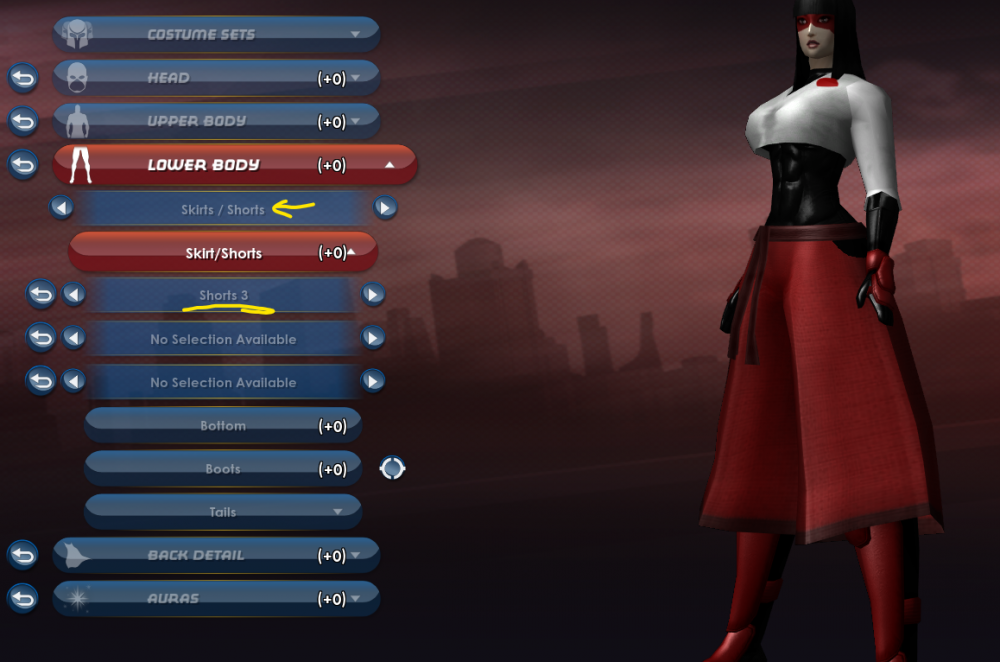Undo the Shorts 3 selection

(x=41, y=294)
